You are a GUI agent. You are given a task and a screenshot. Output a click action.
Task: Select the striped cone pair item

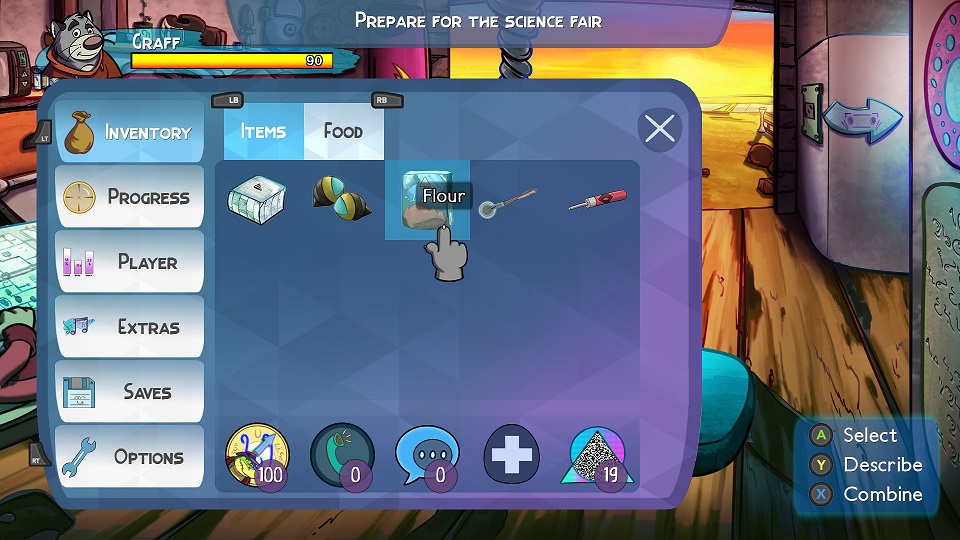coord(341,195)
